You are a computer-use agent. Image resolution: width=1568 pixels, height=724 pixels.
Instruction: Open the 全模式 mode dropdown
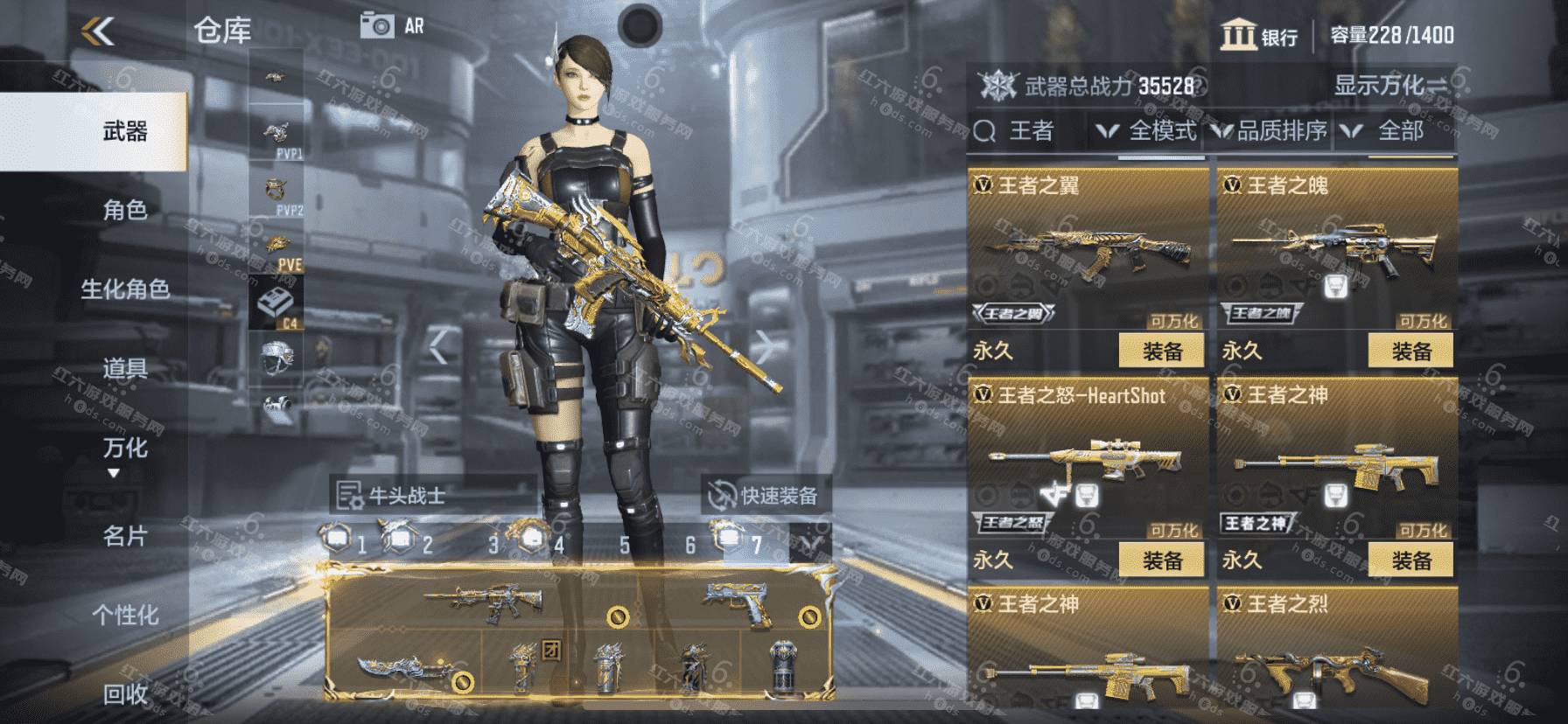1148,131
